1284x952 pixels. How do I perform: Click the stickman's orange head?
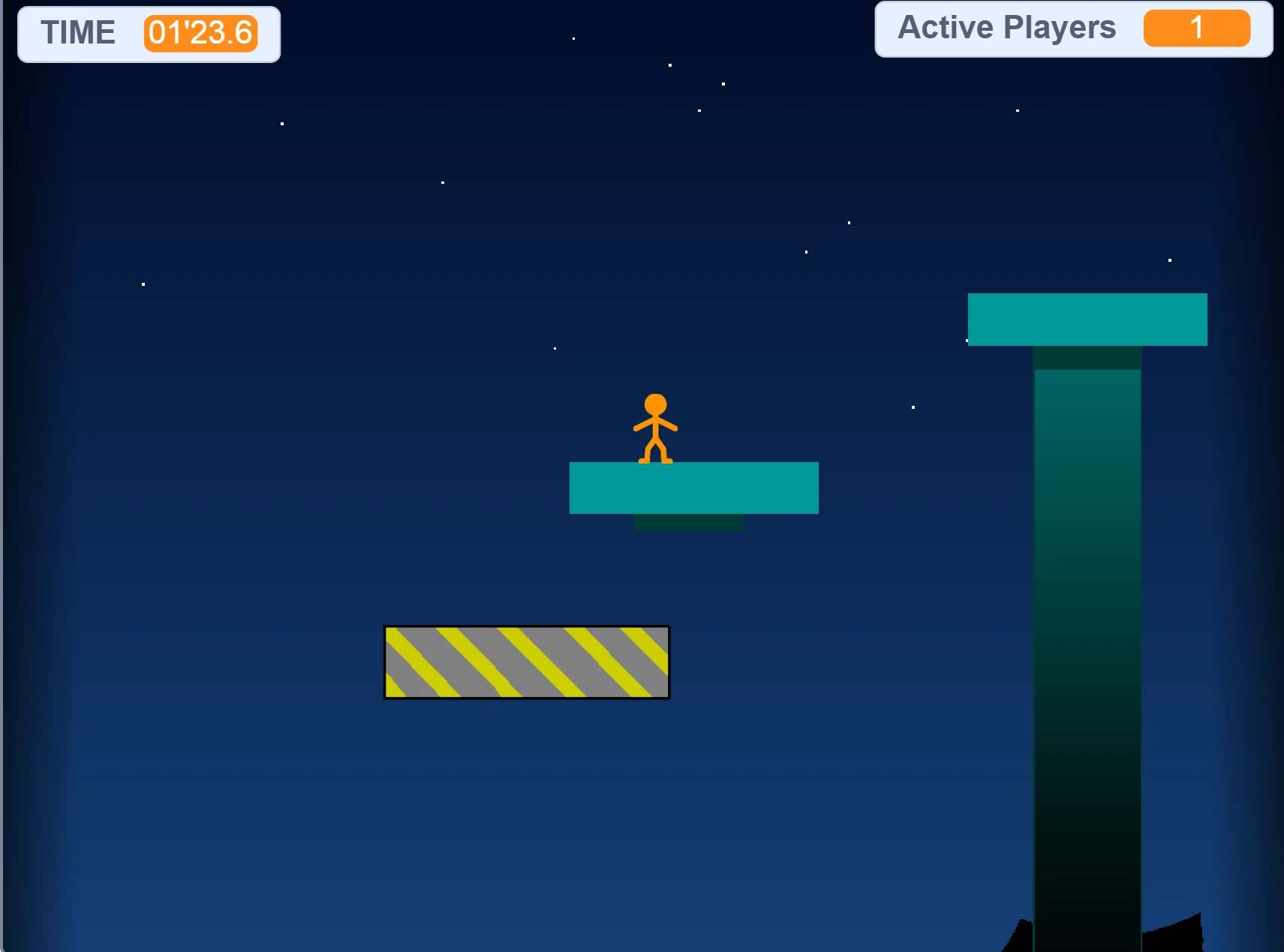pyautogui.click(x=654, y=405)
